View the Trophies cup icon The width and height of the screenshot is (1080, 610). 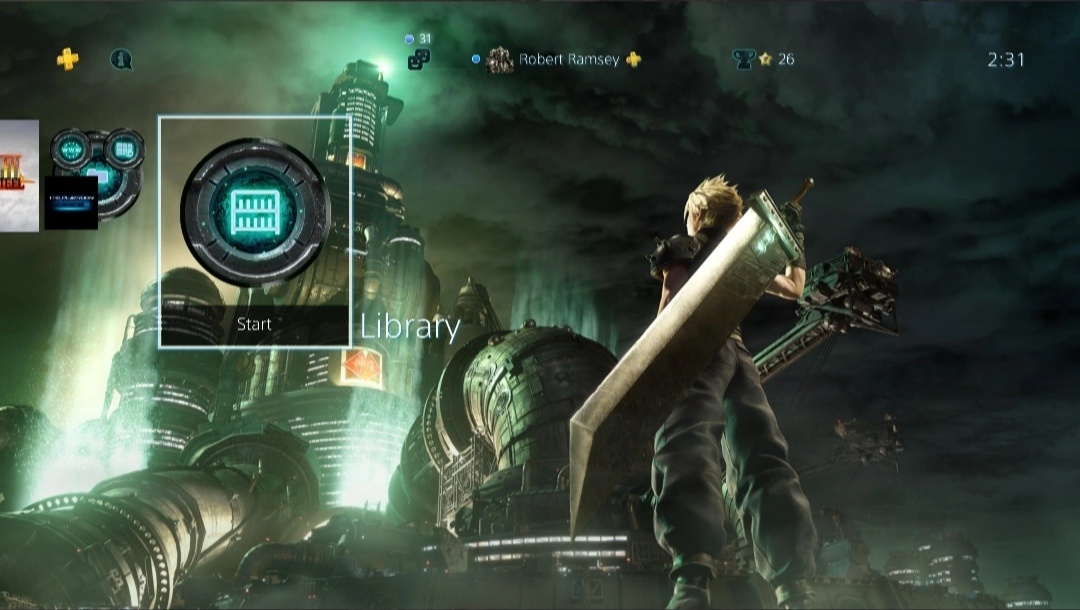click(743, 60)
